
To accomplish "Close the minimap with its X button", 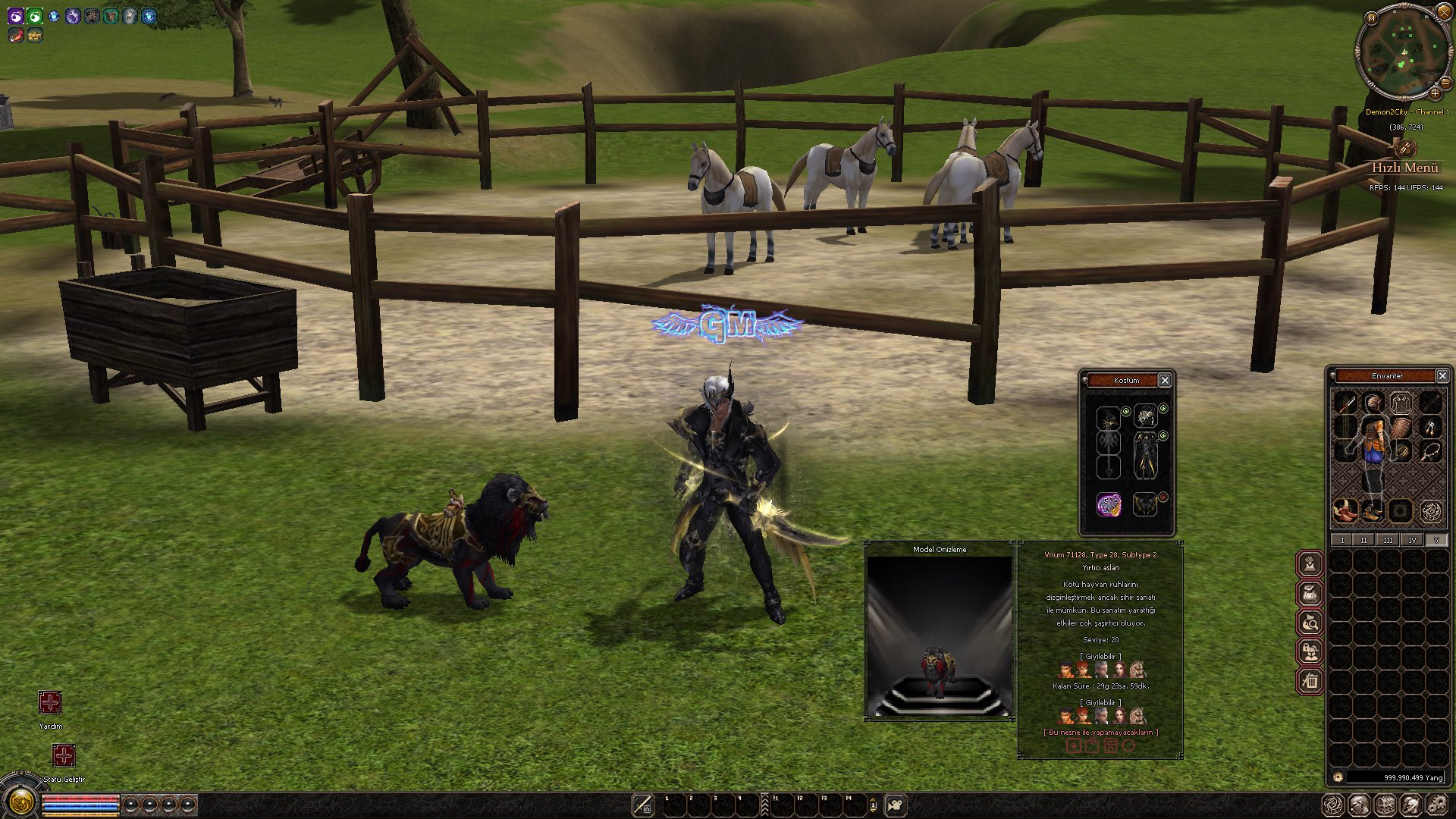I will pos(1443,13).
